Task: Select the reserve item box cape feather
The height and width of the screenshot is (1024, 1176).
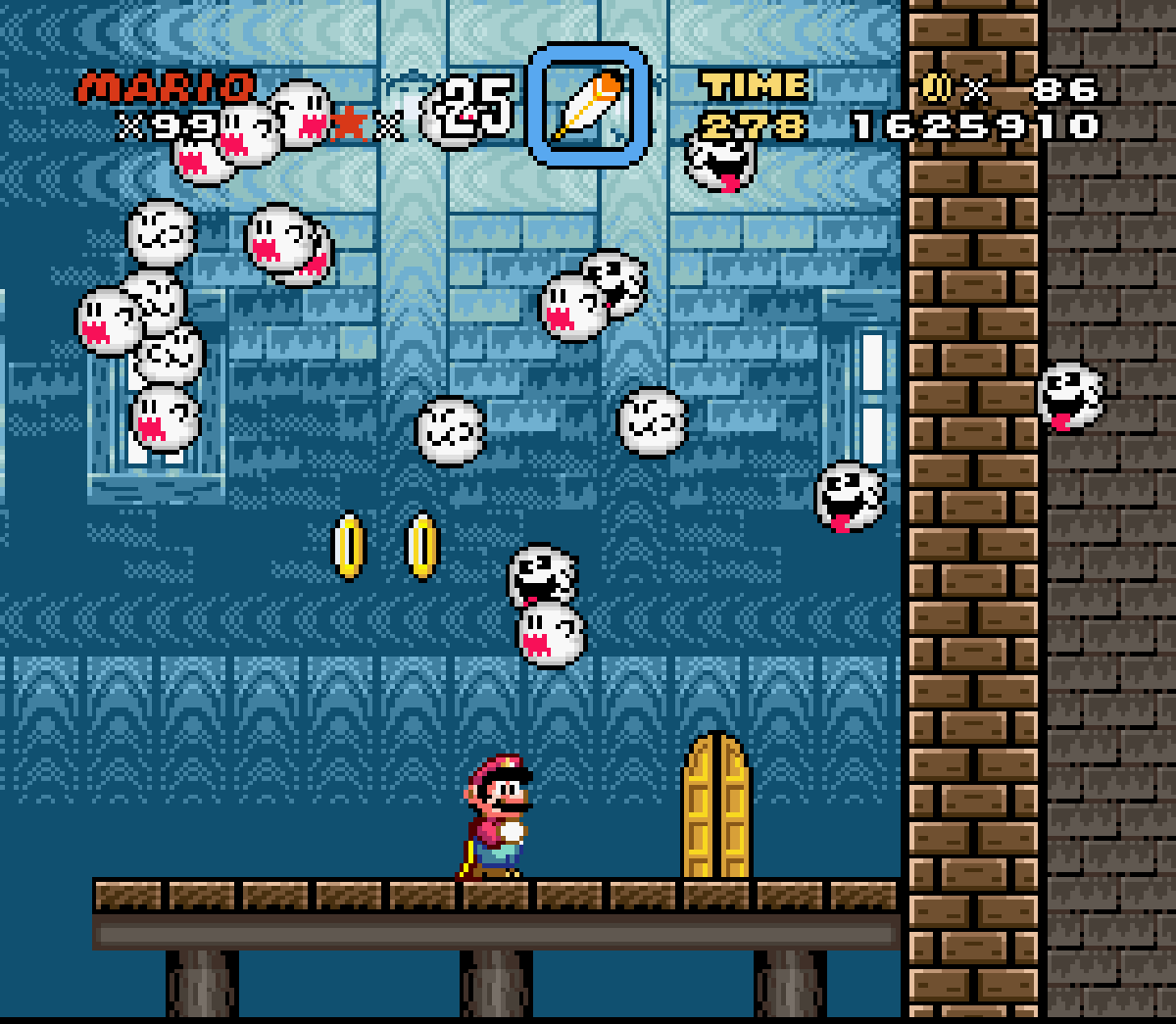Action: [x=588, y=105]
